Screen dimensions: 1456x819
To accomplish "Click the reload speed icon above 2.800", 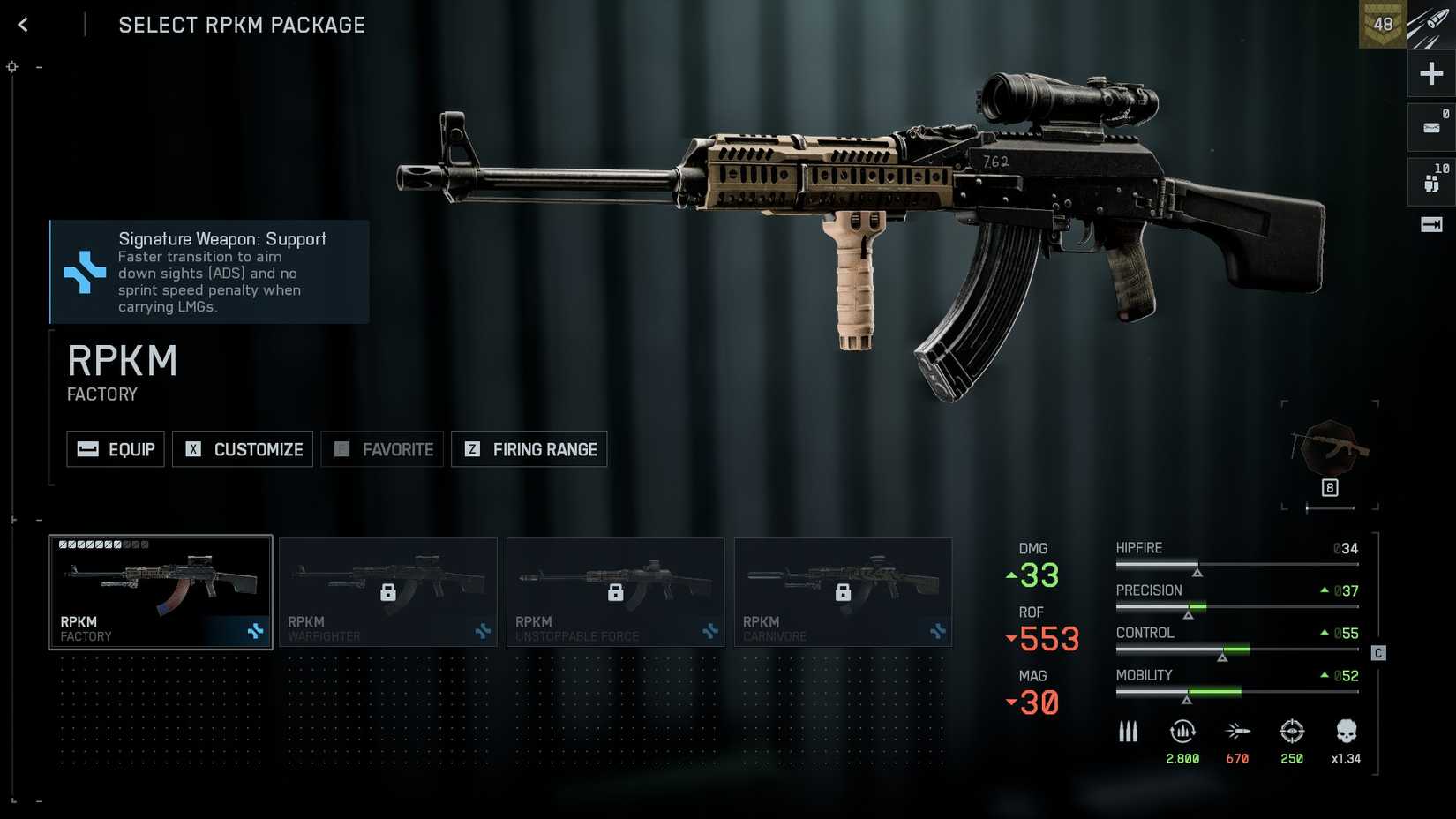I will coord(1182,731).
